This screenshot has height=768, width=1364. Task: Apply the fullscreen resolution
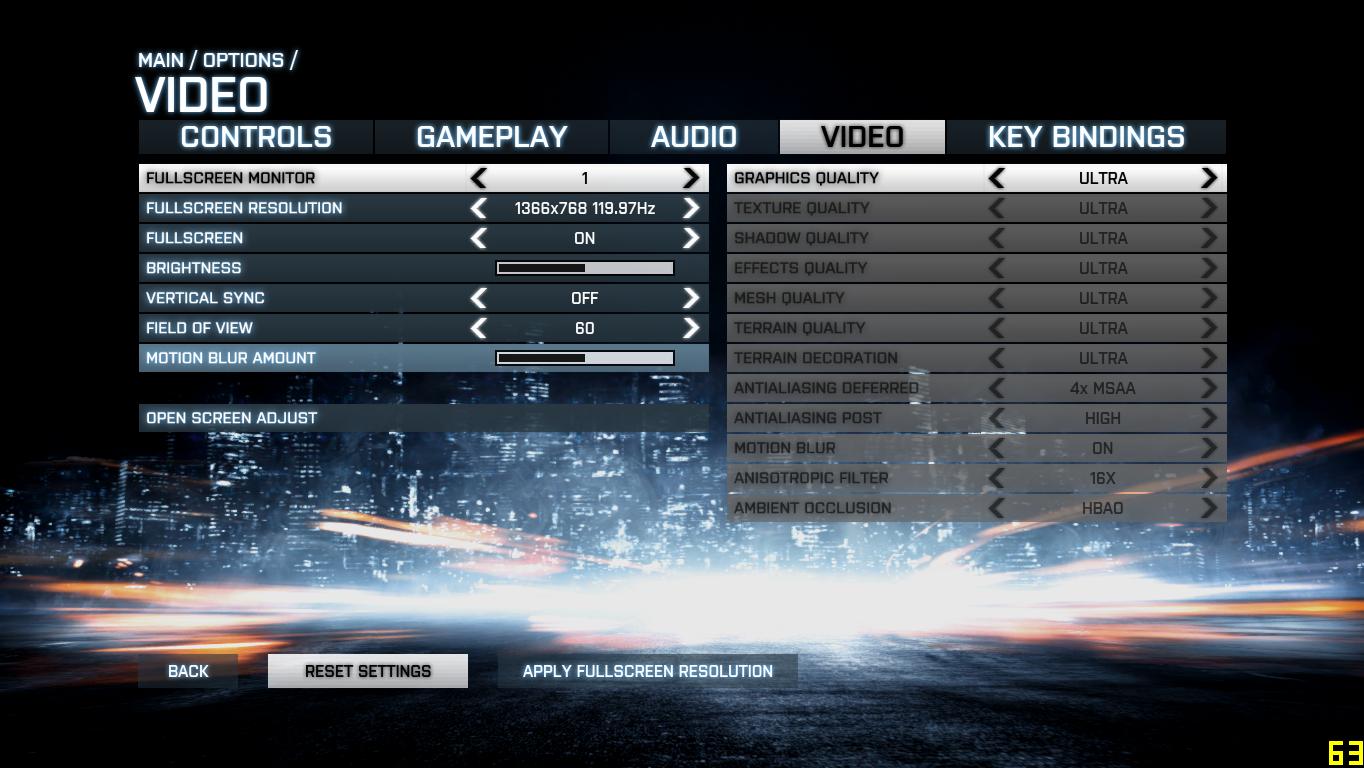point(647,671)
